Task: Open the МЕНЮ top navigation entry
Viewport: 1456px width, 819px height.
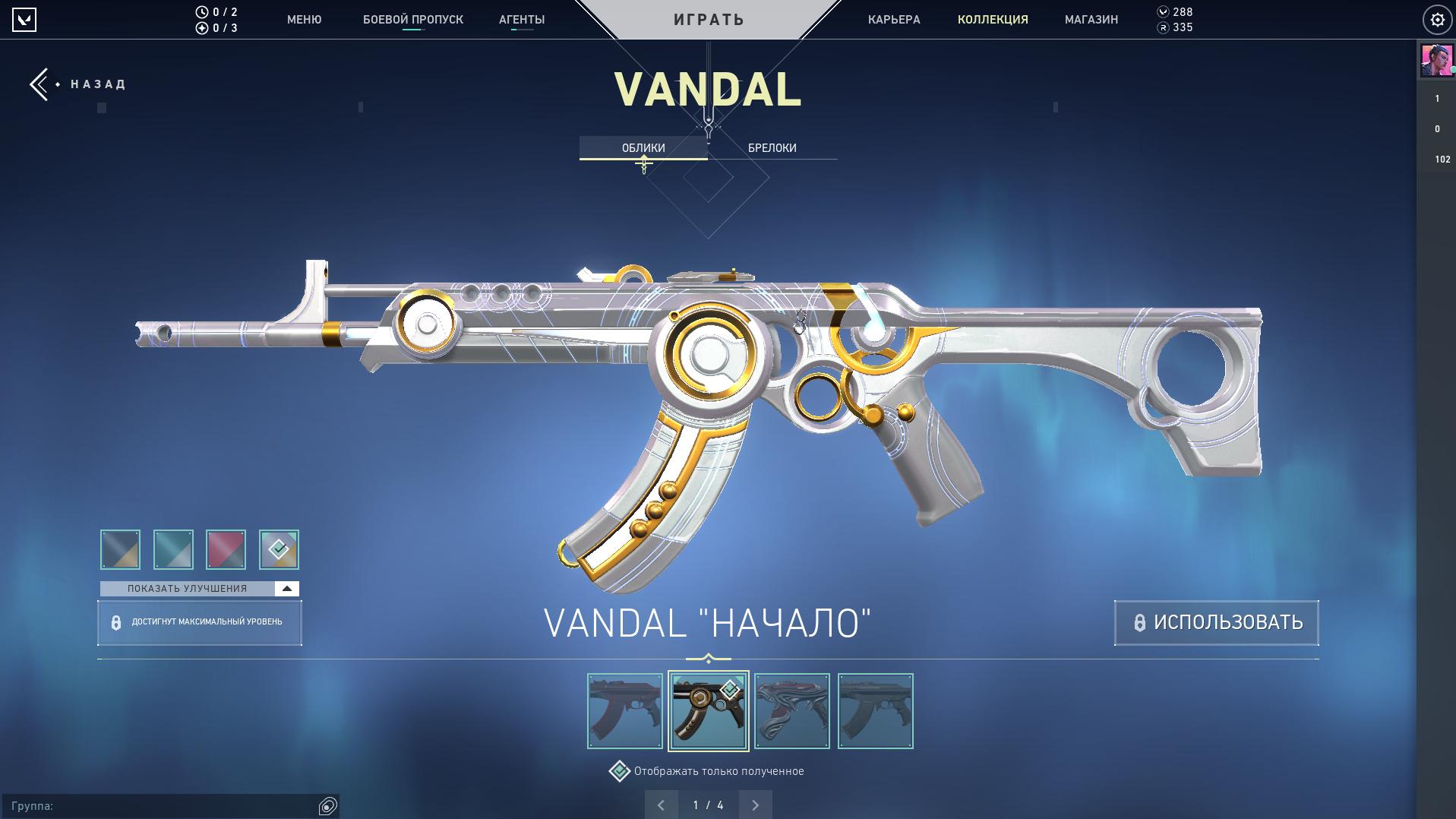Action: click(304, 20)
